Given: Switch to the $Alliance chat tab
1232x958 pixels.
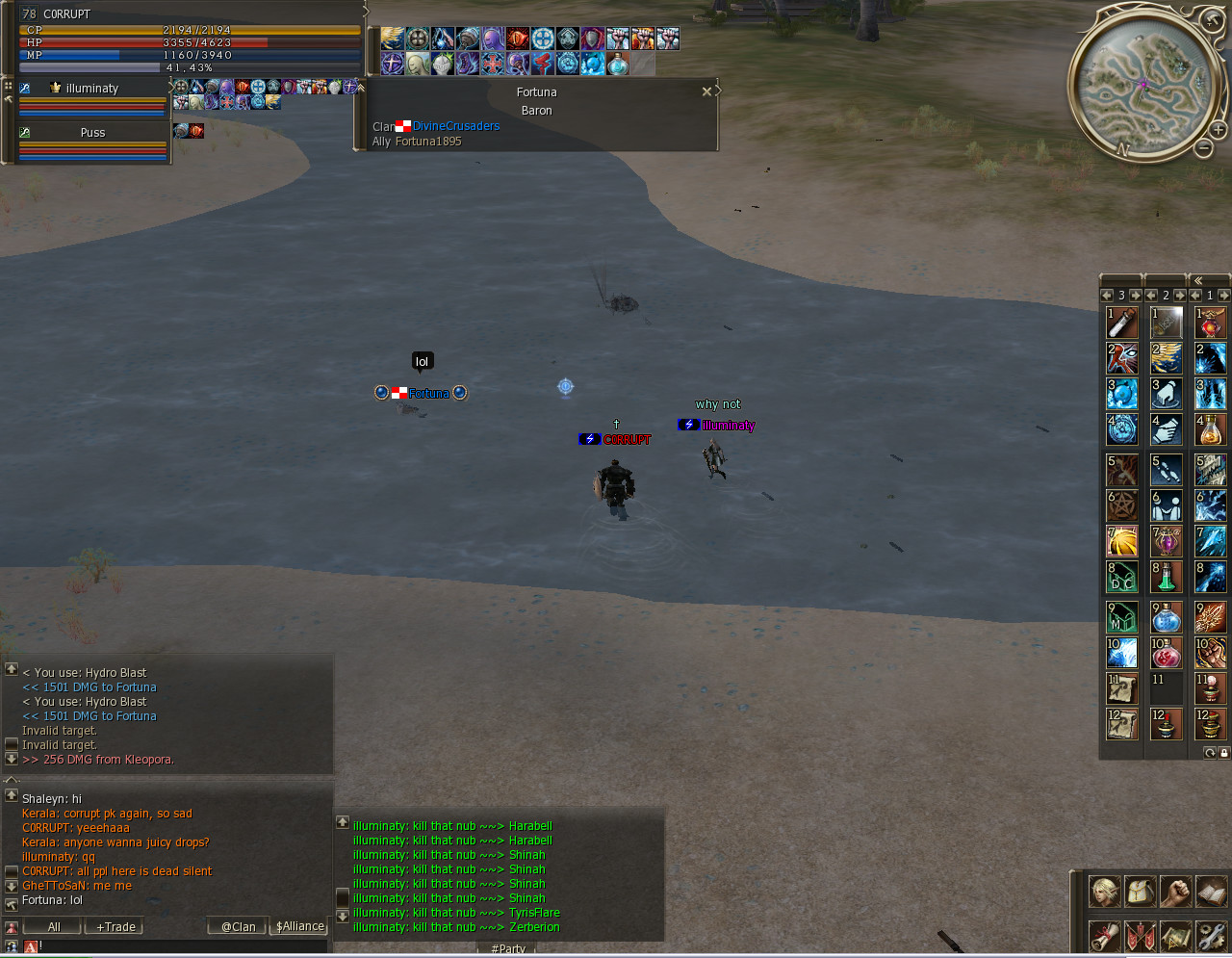Looking at the screenshot, I should (300, 926).
